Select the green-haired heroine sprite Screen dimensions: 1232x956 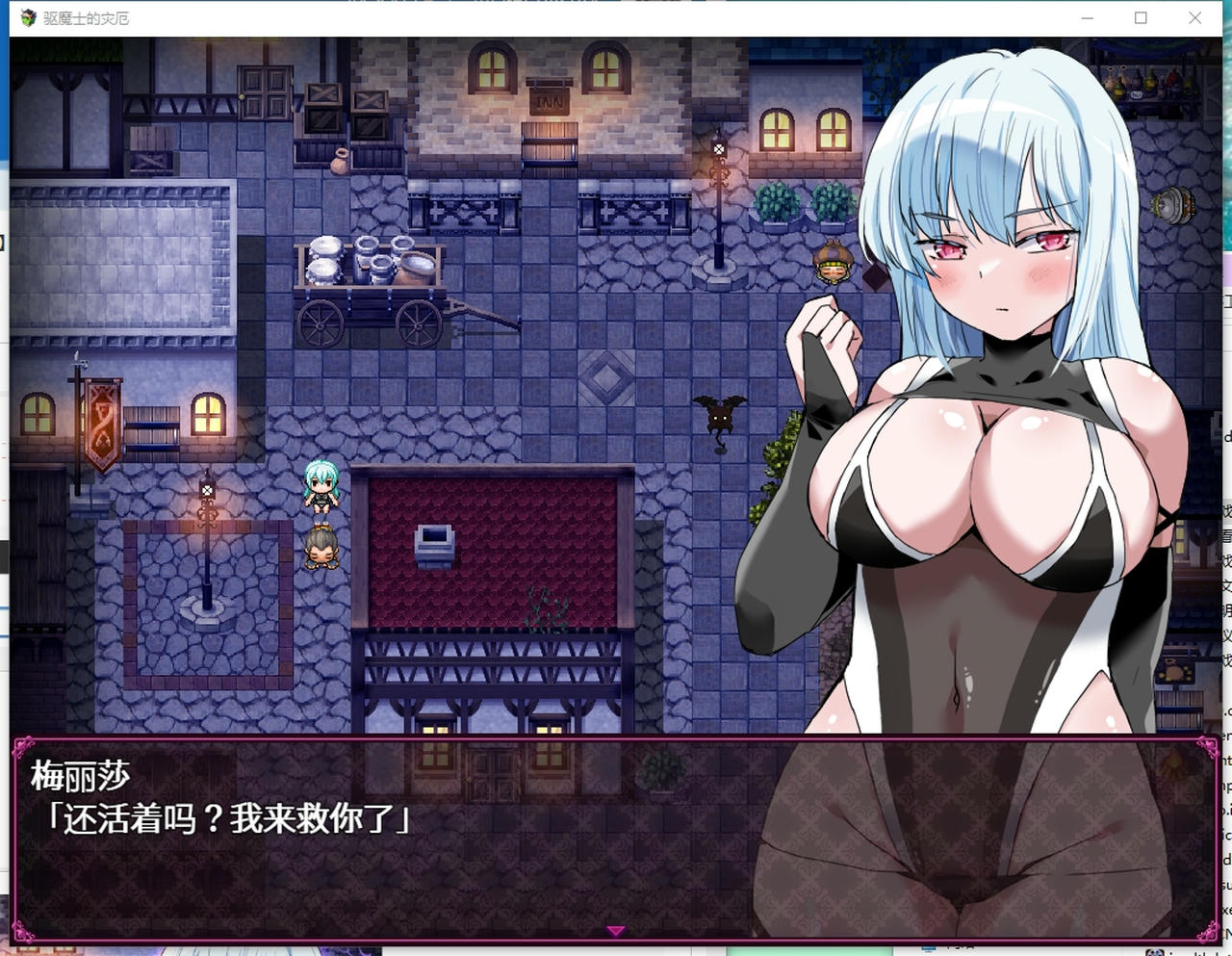click(x=322, y=484)
